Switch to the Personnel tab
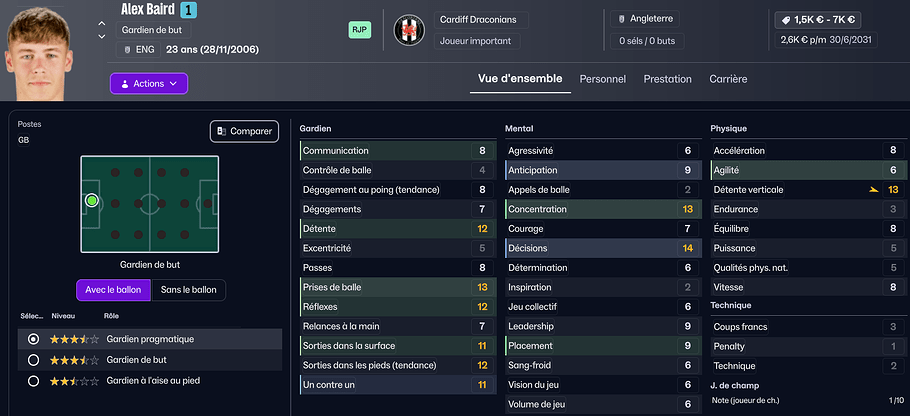This screenshot has width=910, height=416. click(x=602, y=79)
